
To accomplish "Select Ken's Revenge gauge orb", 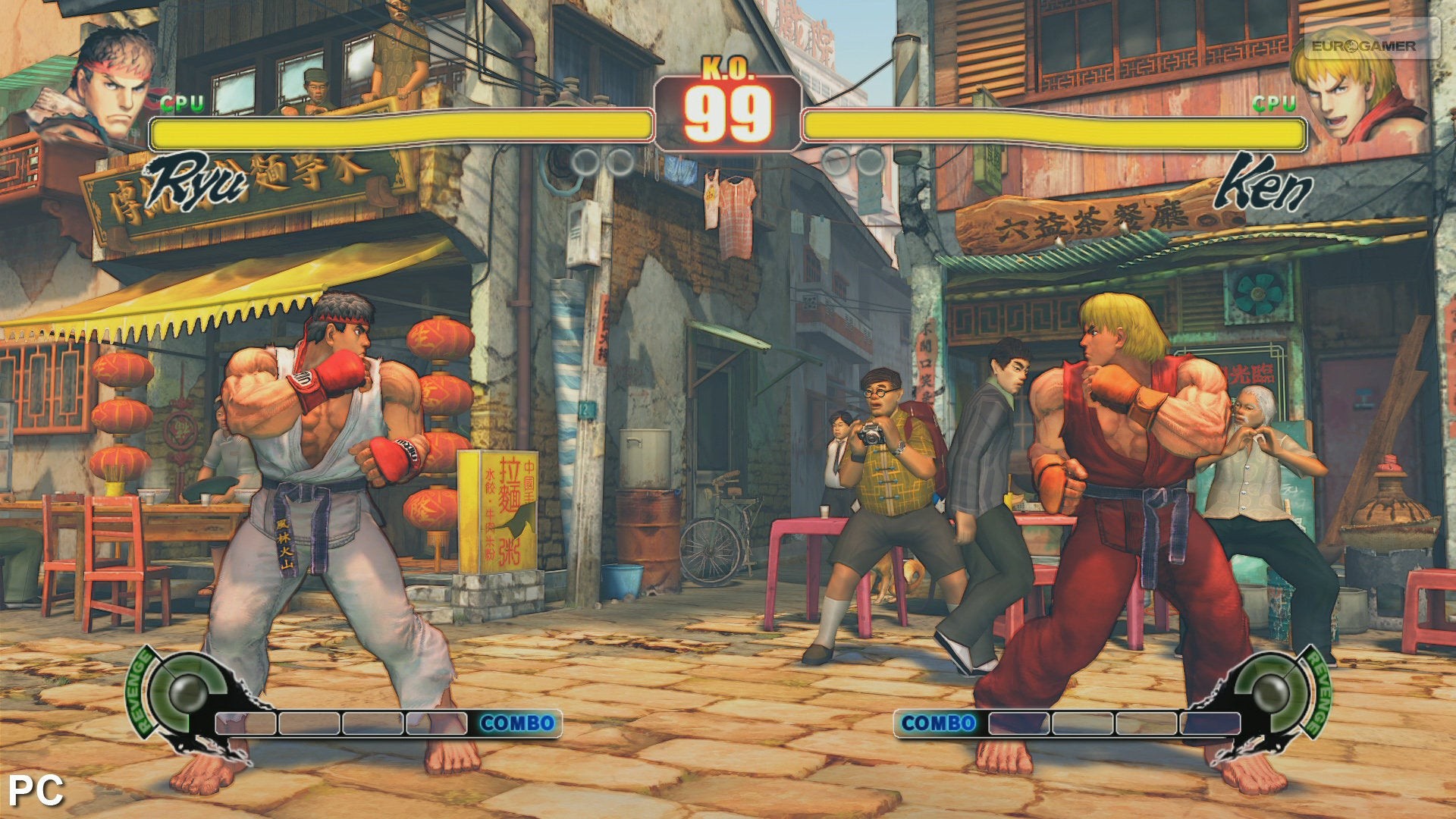I will 1270,690.
